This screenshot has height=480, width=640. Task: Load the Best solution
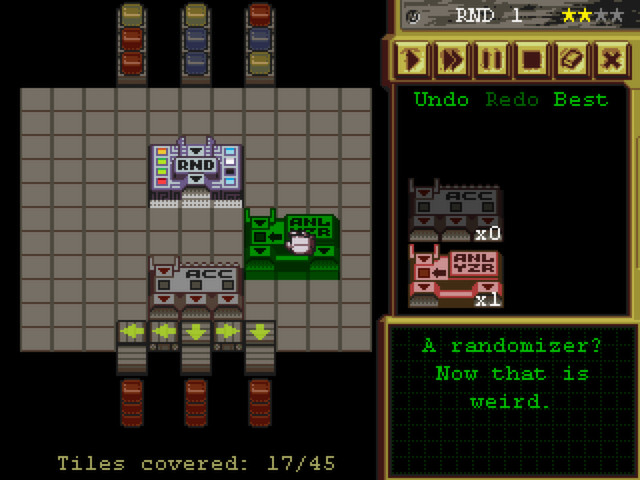click(x=580, y=100)
